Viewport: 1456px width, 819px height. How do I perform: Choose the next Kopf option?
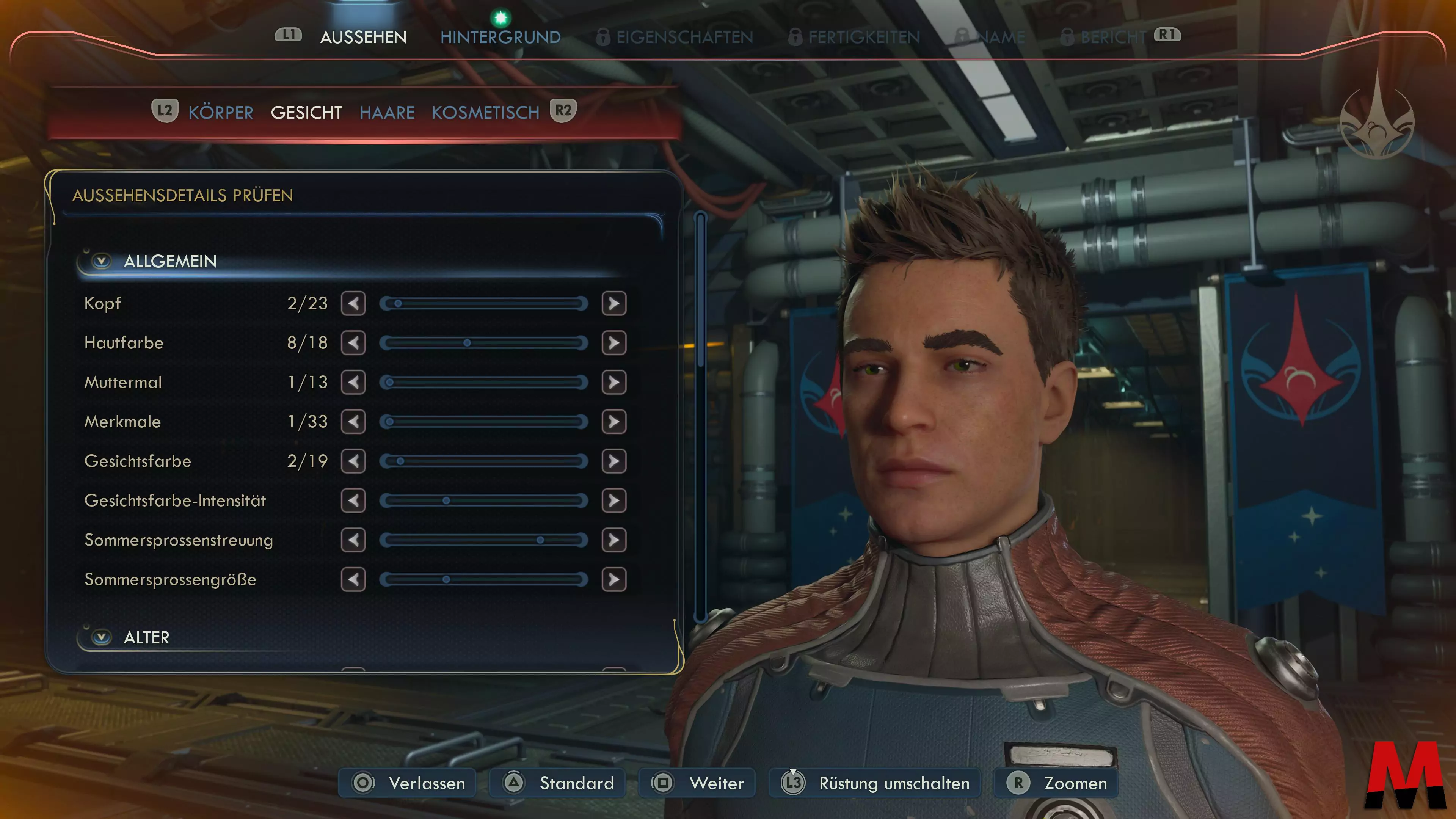[614, 303]
